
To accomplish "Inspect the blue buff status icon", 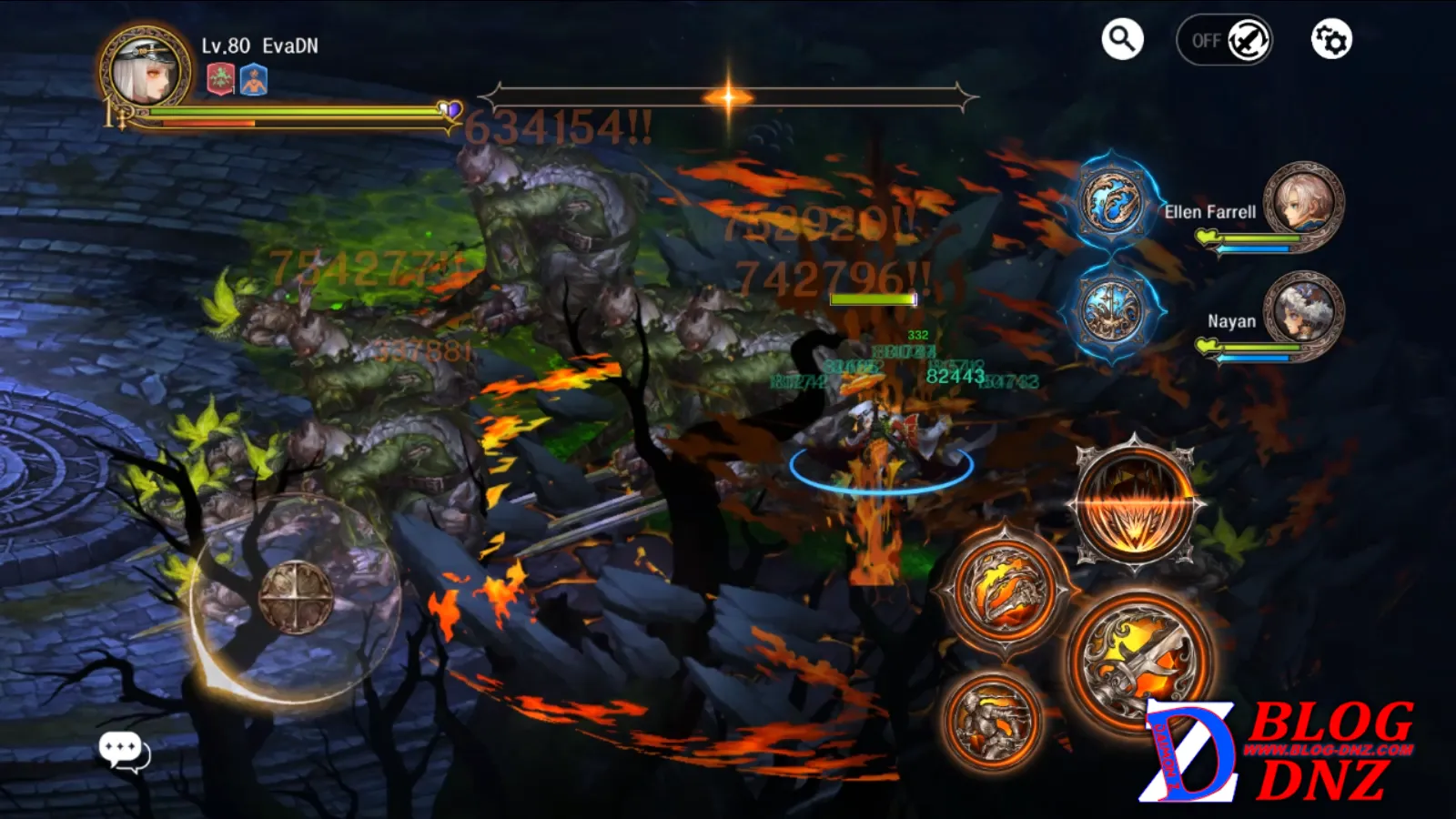I will [x=254, y=80].
